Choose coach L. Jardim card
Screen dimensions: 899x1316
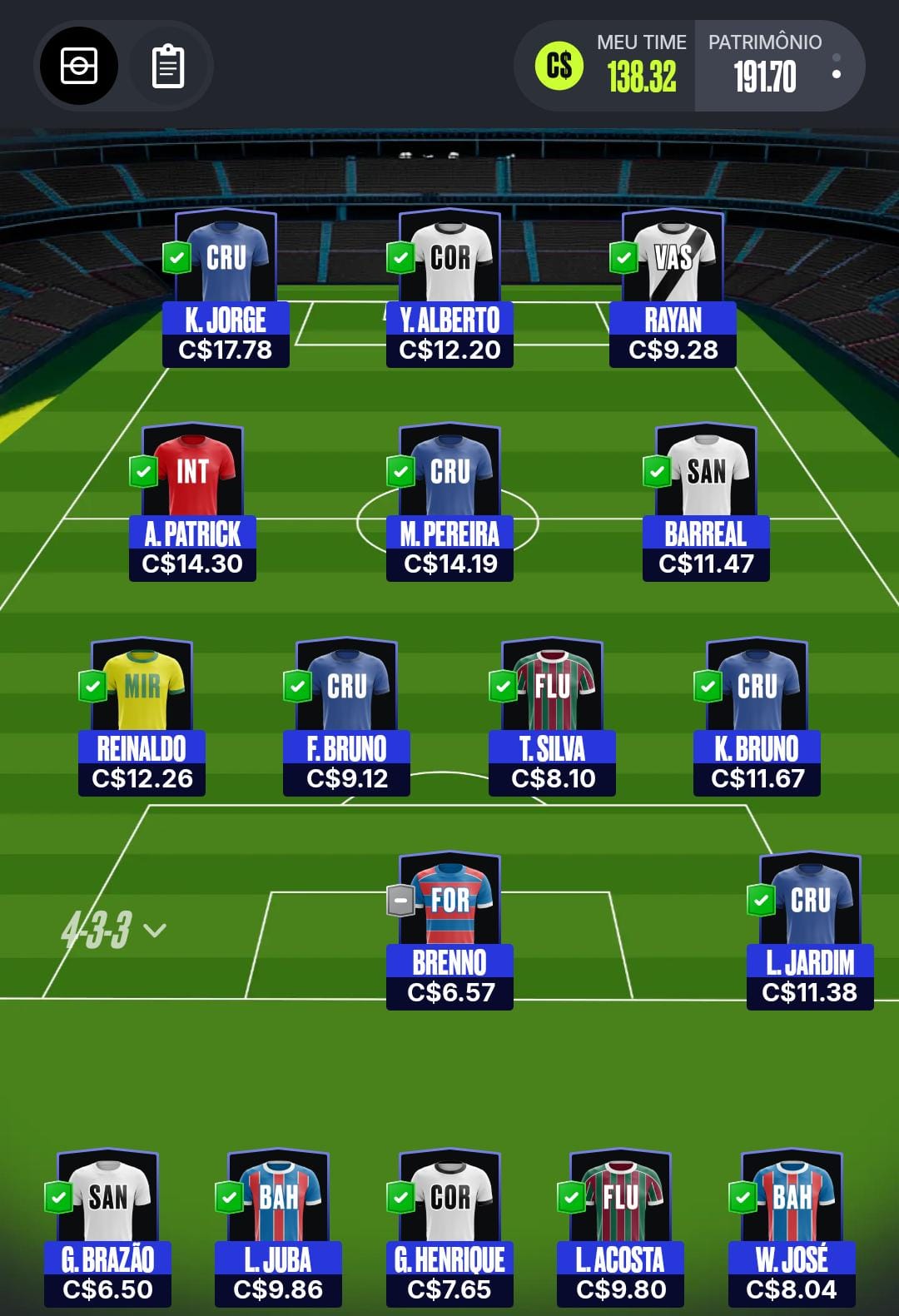pos(810,931)
